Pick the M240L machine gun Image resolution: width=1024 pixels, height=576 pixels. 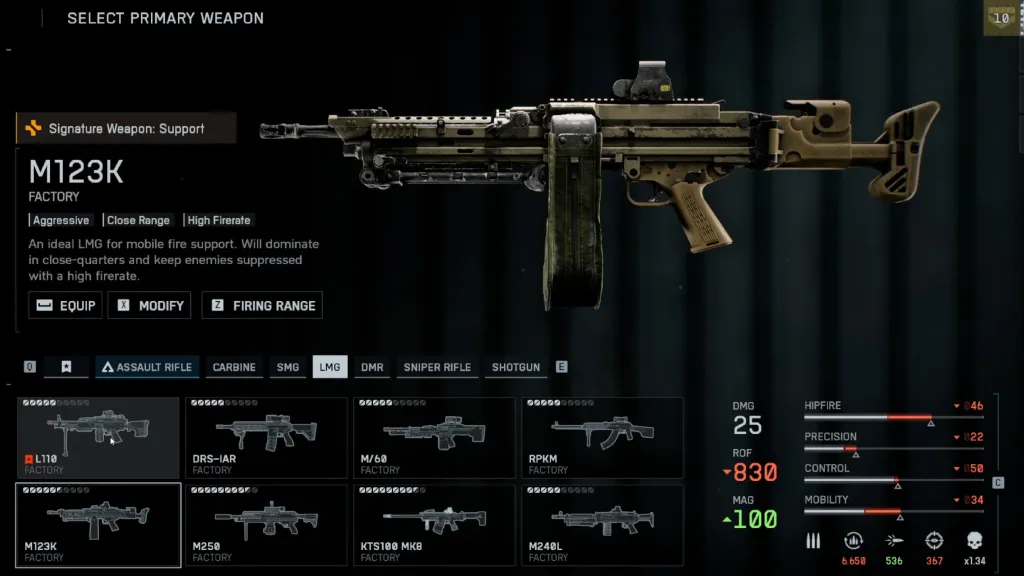[602, 525]
